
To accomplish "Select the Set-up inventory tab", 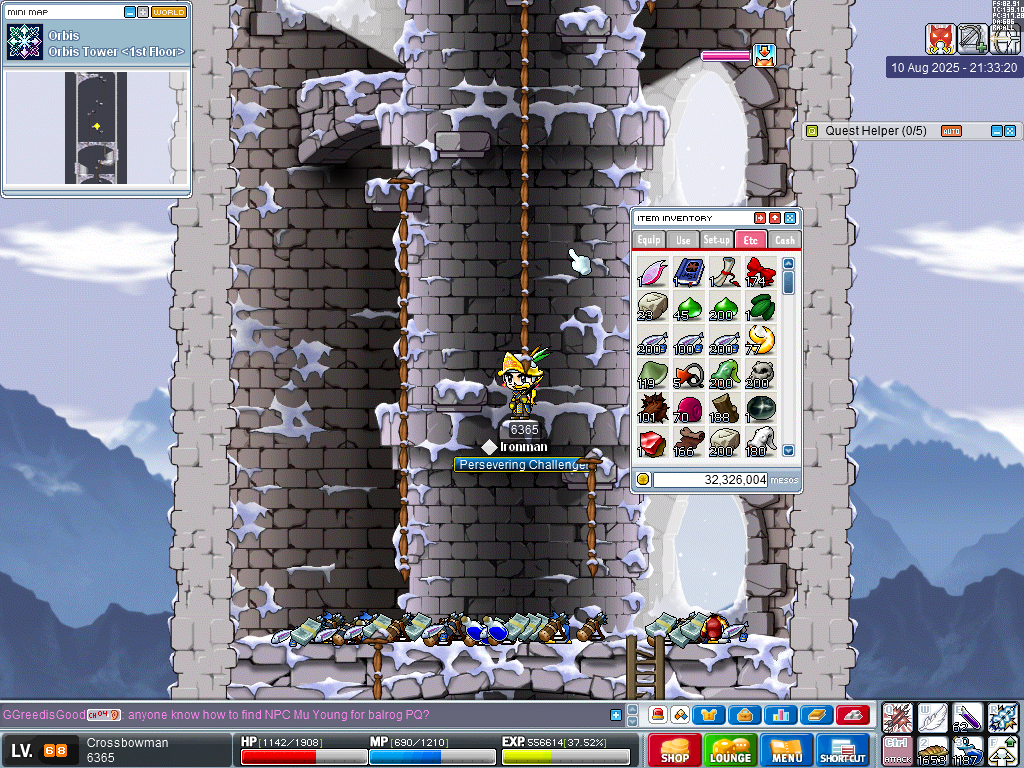I will [716, 240].
